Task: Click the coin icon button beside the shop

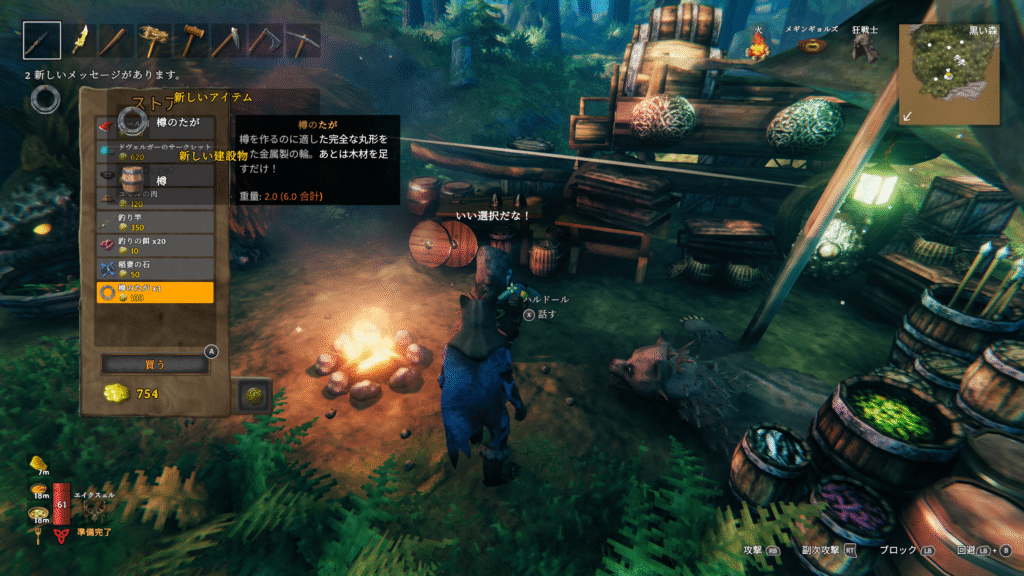Action: tap(252, 394)
